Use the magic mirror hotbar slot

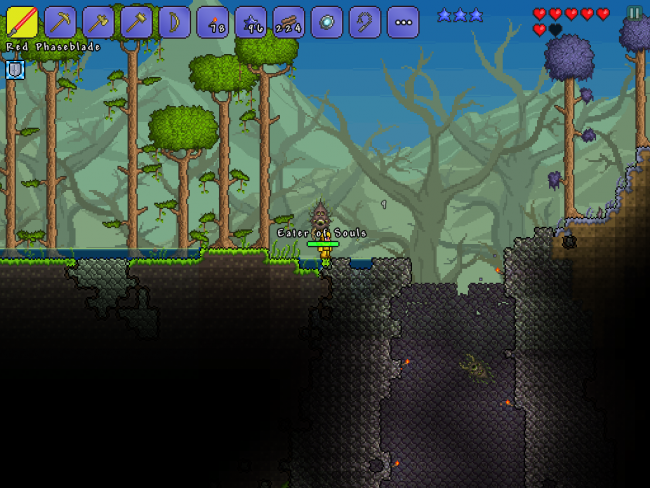tap(326, 22)
